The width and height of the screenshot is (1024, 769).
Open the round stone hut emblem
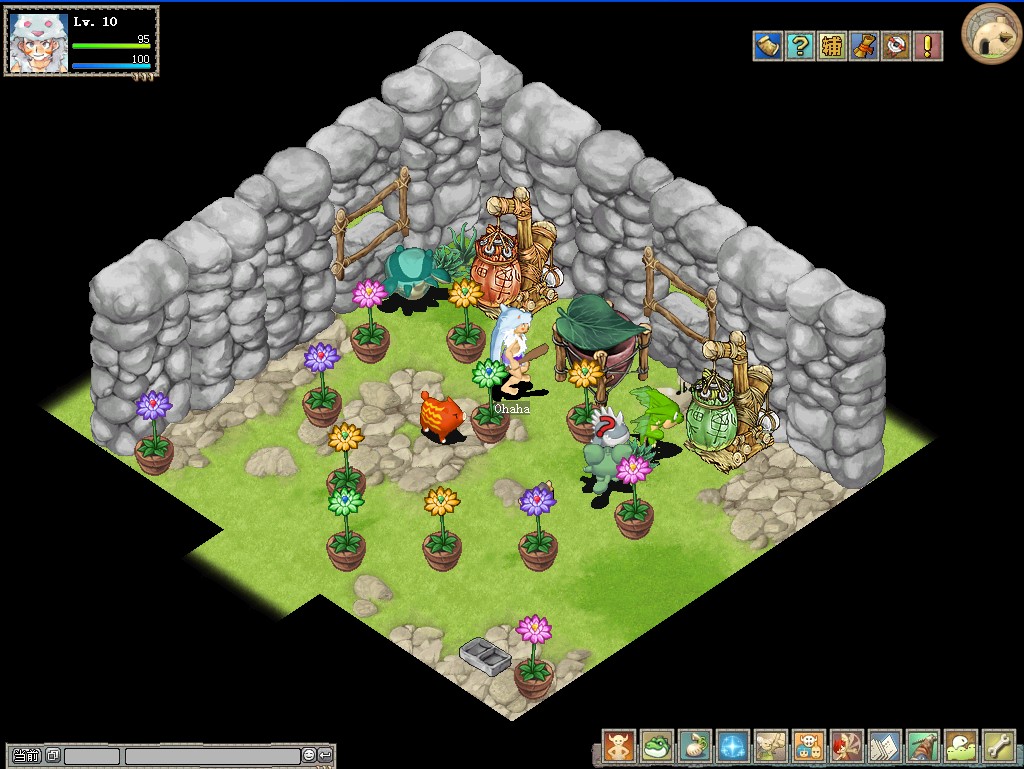[991, 33]
